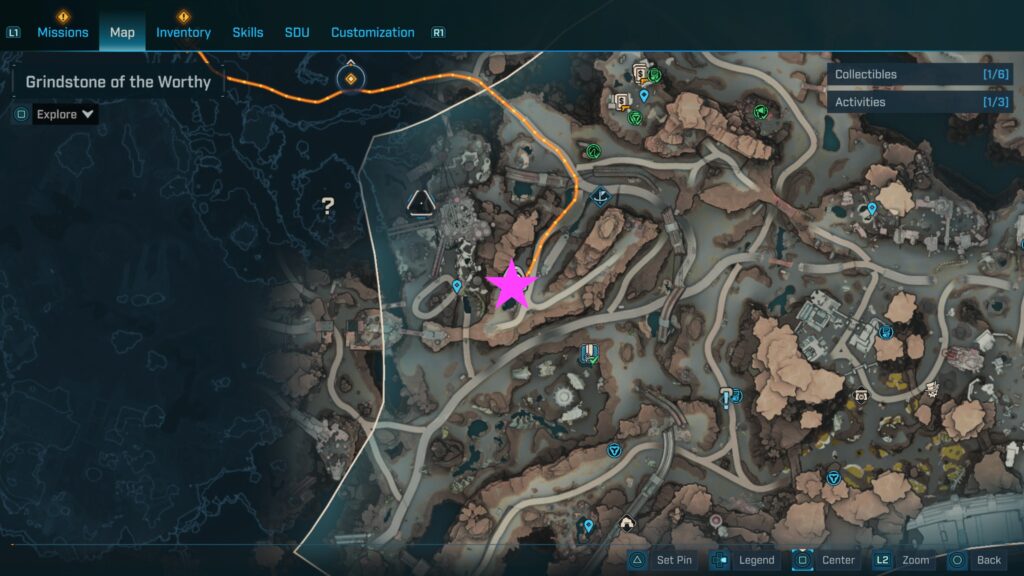Activate the map Zoom control
The height and width of the screenshot is (576, 1024).
905,560
